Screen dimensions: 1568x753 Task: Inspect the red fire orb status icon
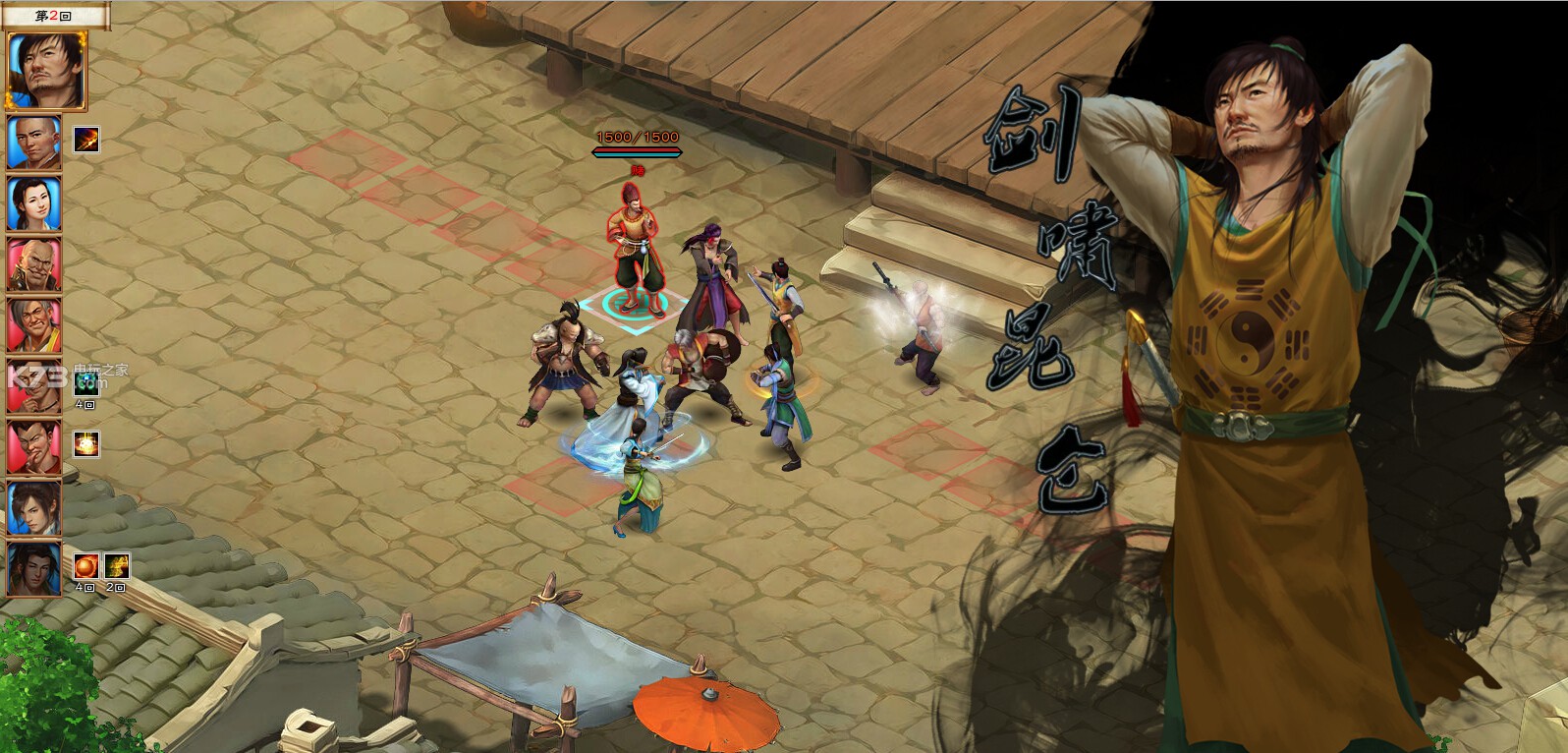pyautogui.click(x=86, y=565)
